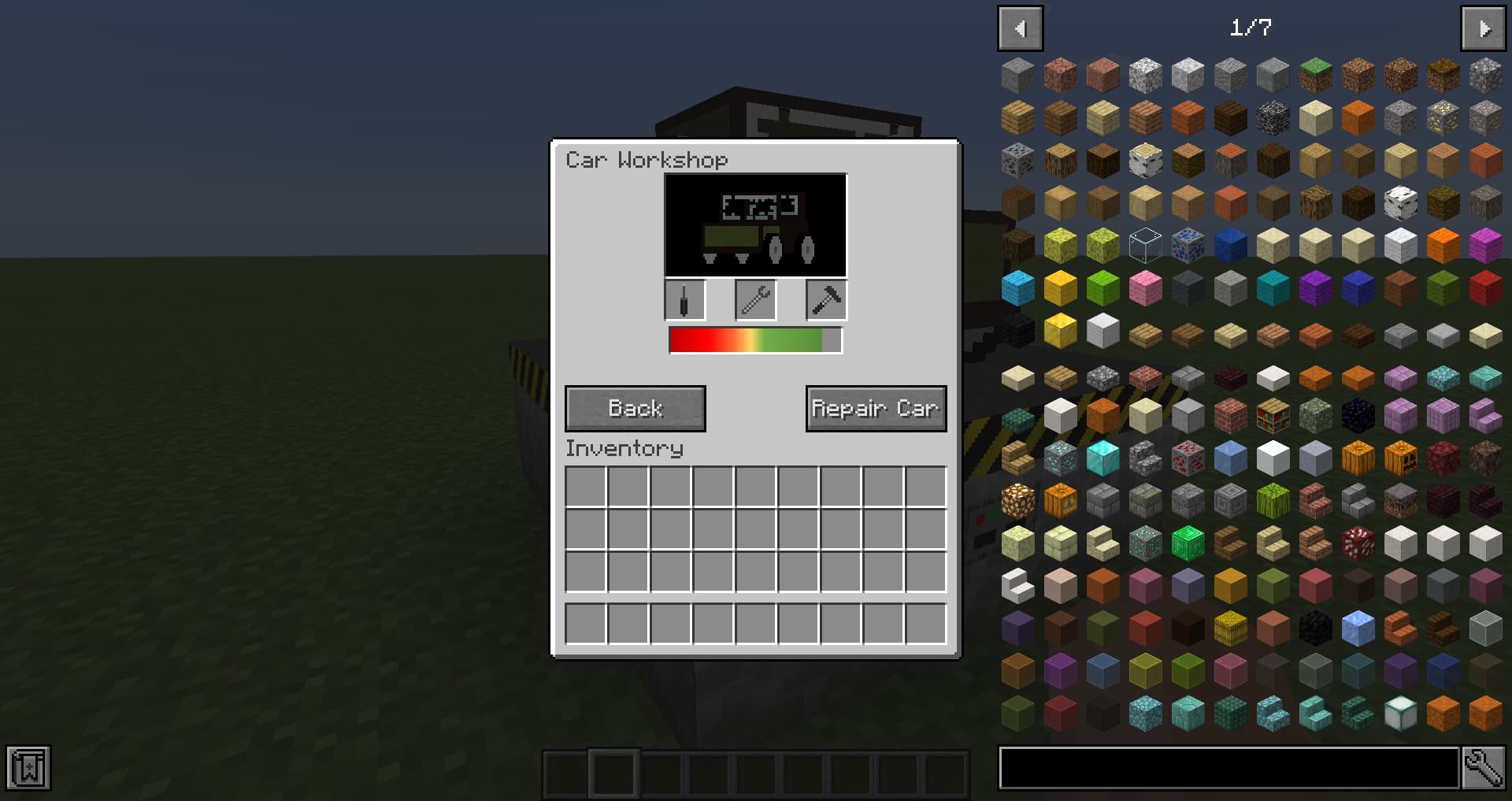Select the wrench tool slot in Car Workshop
This screenshot has height=801, width=1512.
[x=754, y=299]
